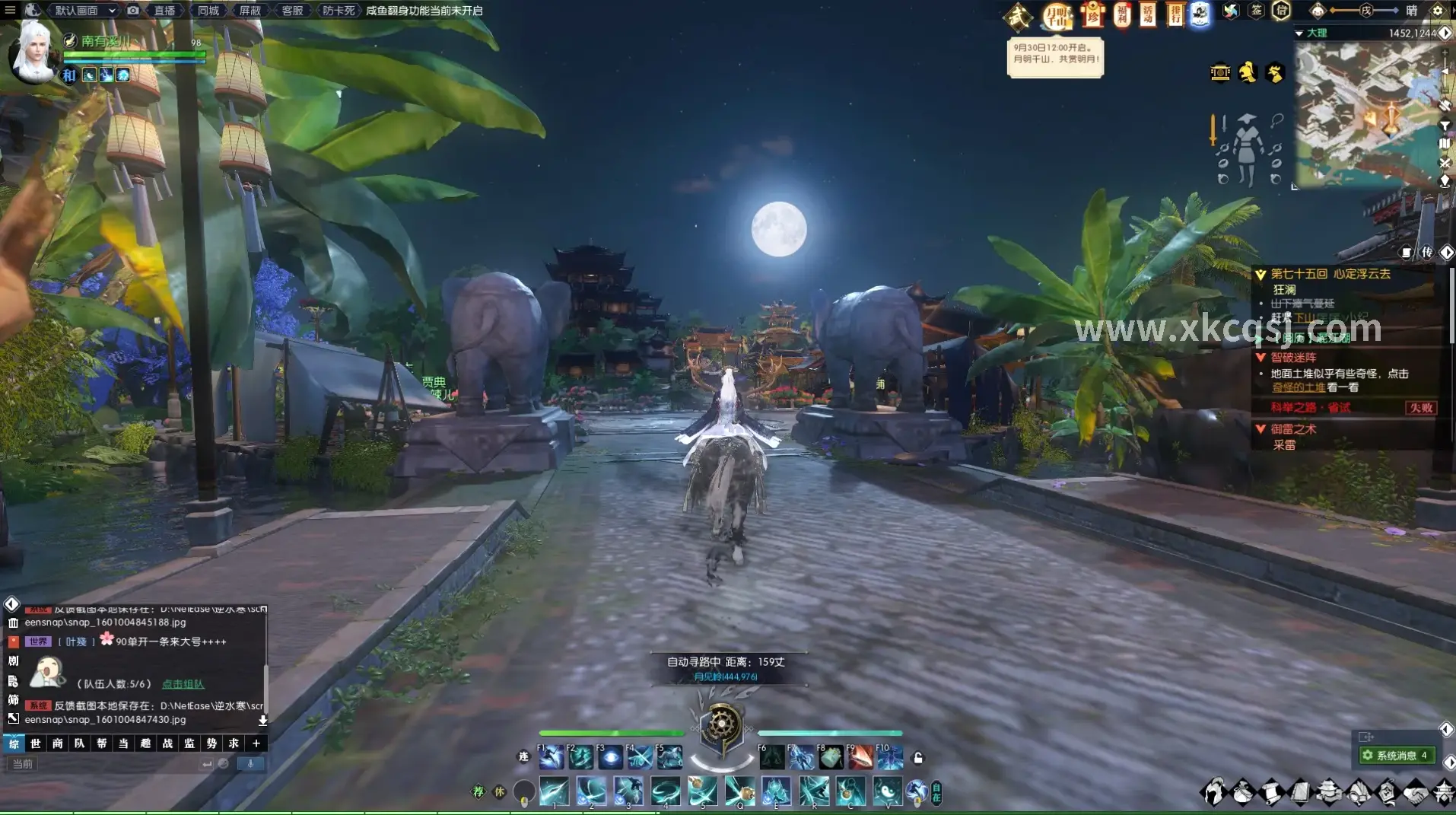The height and width of the screenshot is (815, 1456).
Task: Open the 默认画面 display dropdown
Action: [84, 11]
